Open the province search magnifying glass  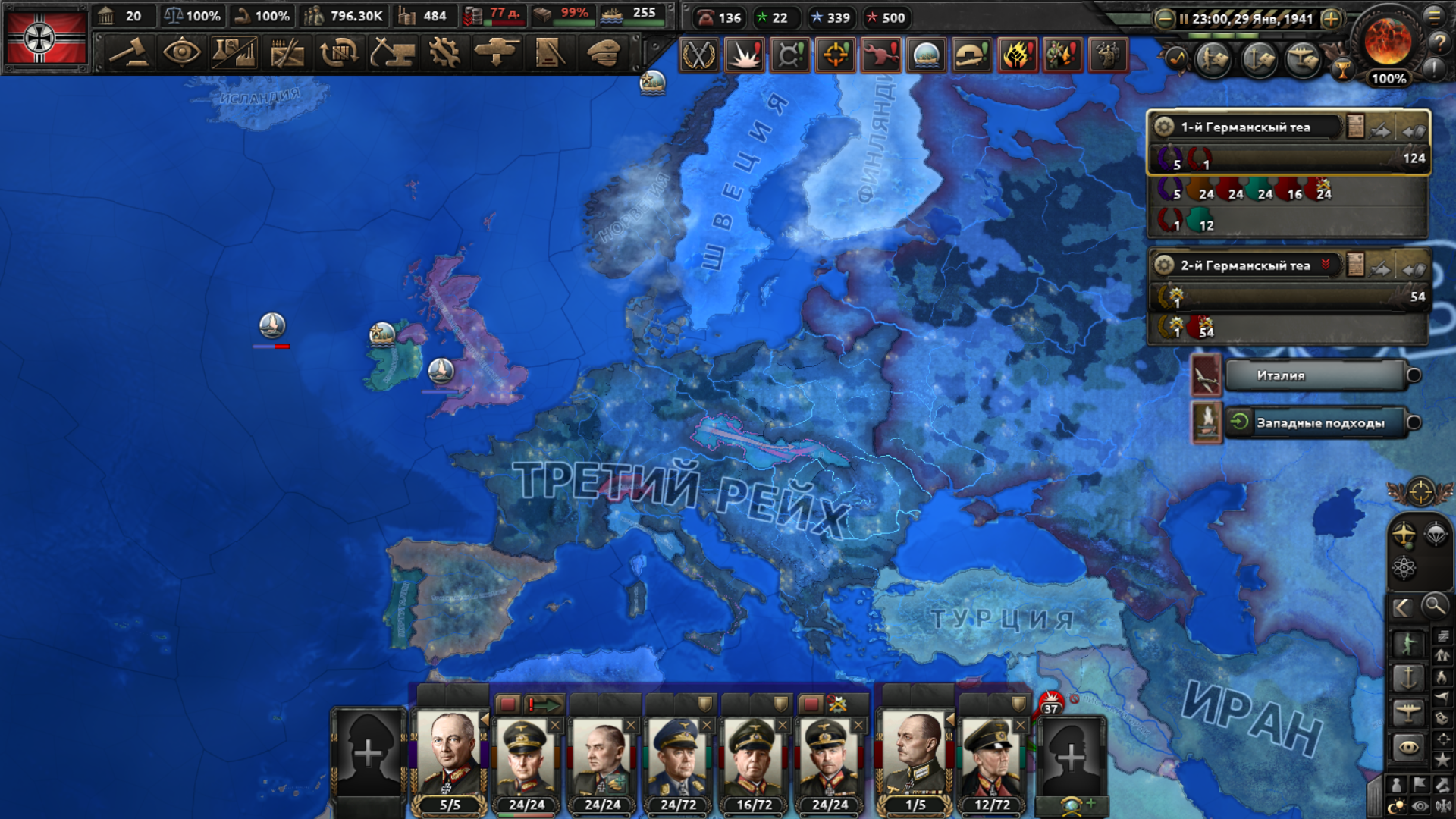[1434, 606]
